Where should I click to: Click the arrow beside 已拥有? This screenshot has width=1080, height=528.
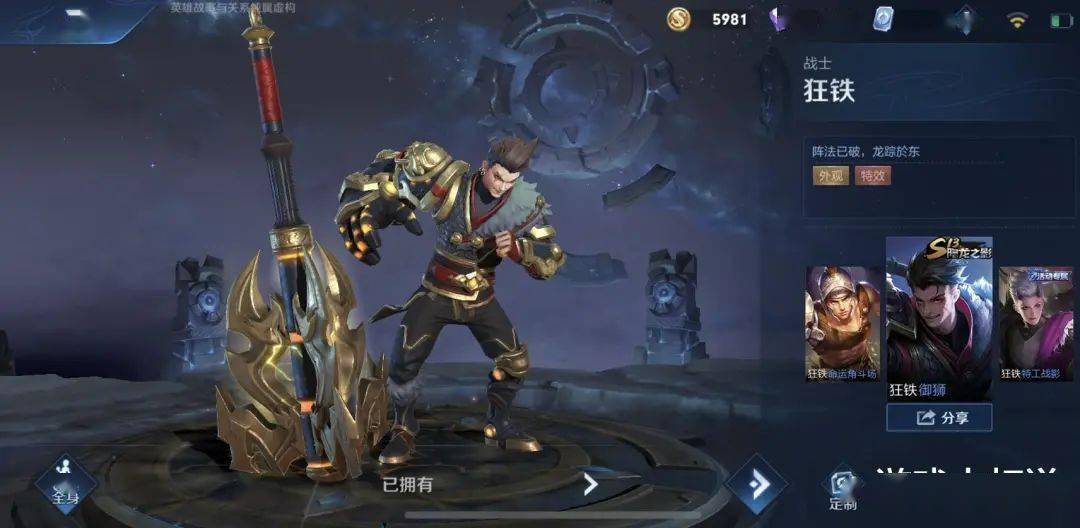[x=590, y=485]
